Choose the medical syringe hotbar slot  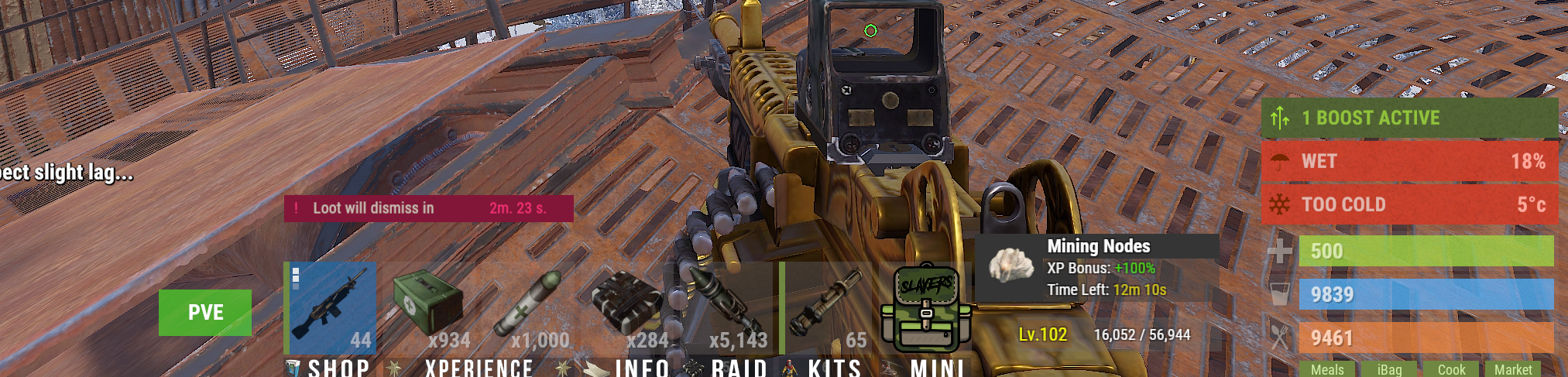pos(533,307)
